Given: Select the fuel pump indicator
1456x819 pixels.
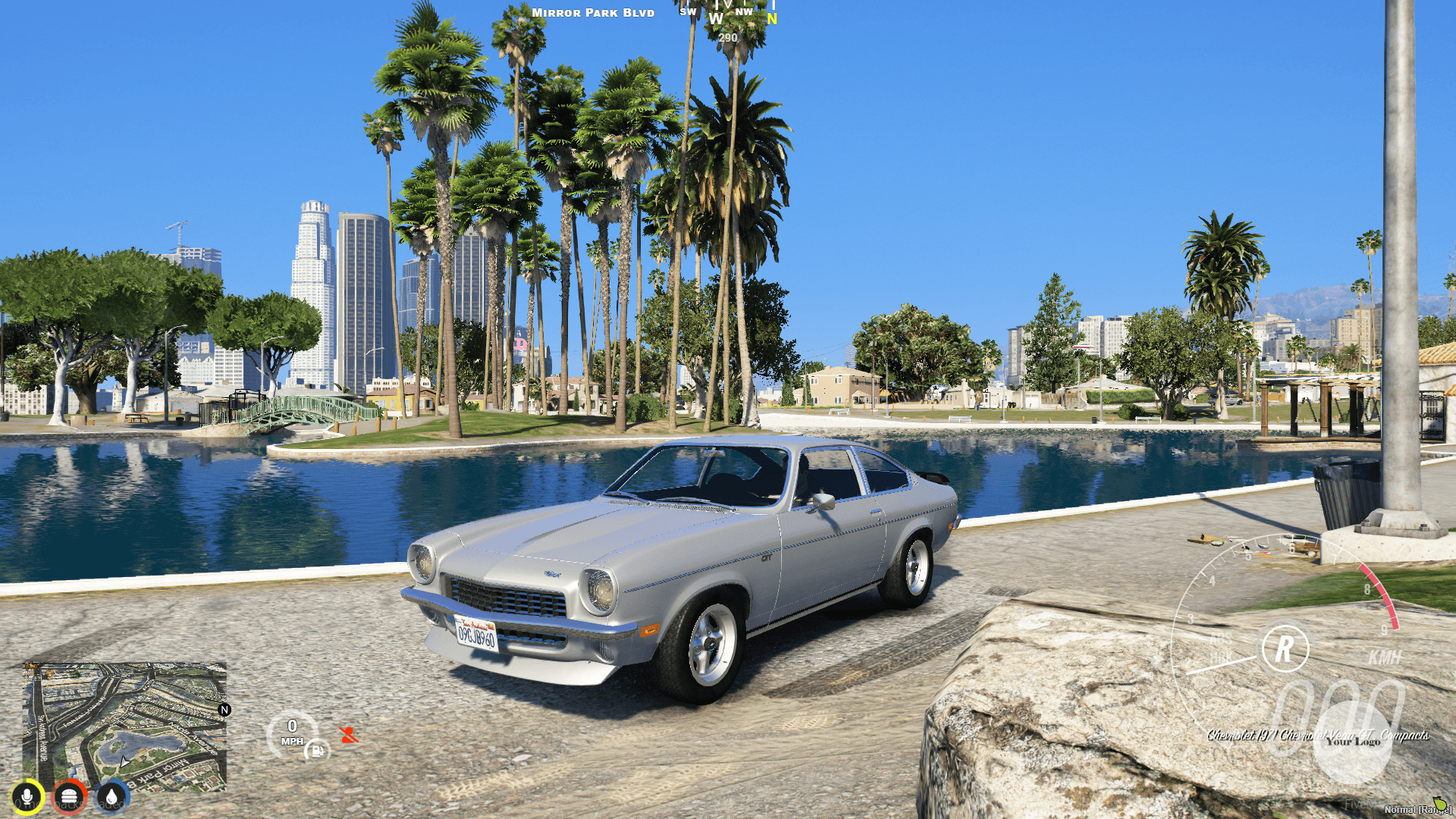Looking at the screenshot, I should [x=318, y=752].
